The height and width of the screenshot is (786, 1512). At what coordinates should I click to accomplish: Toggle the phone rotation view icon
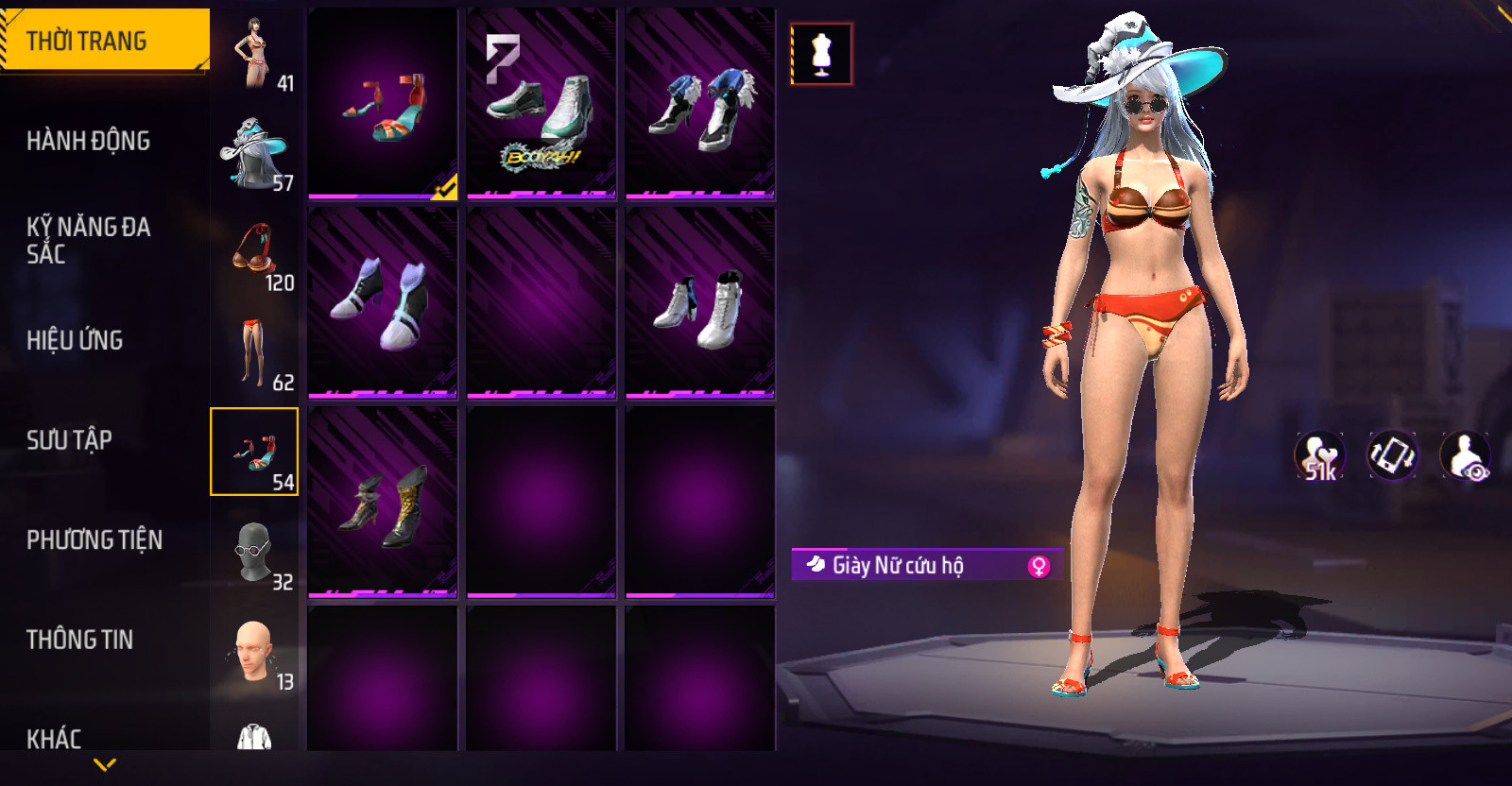point(1392,455)
